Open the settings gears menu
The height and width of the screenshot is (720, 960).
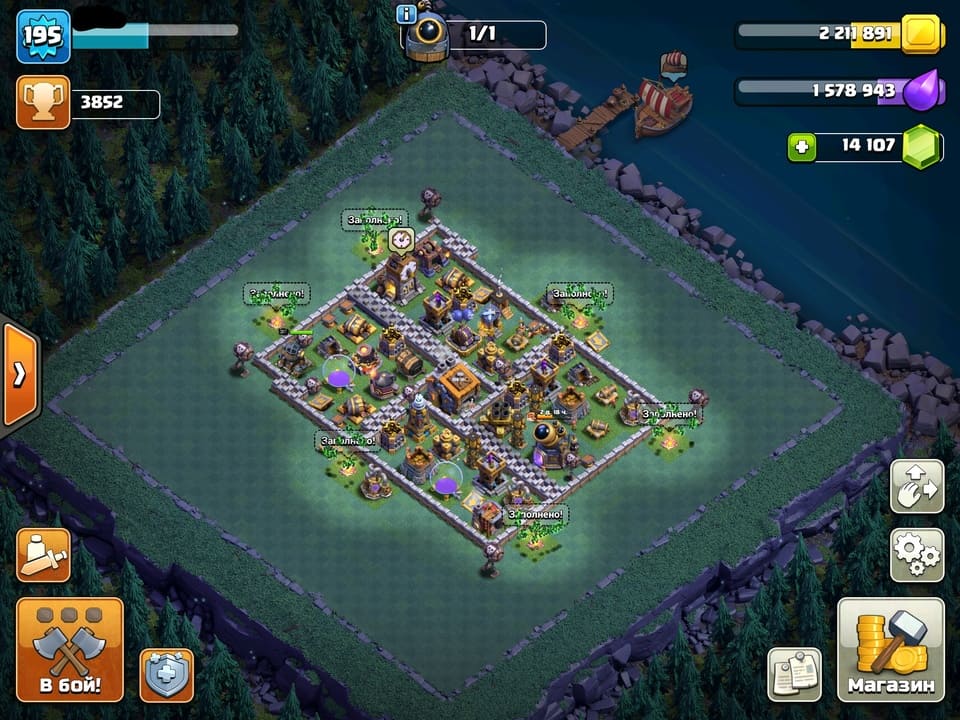point(916,554)
